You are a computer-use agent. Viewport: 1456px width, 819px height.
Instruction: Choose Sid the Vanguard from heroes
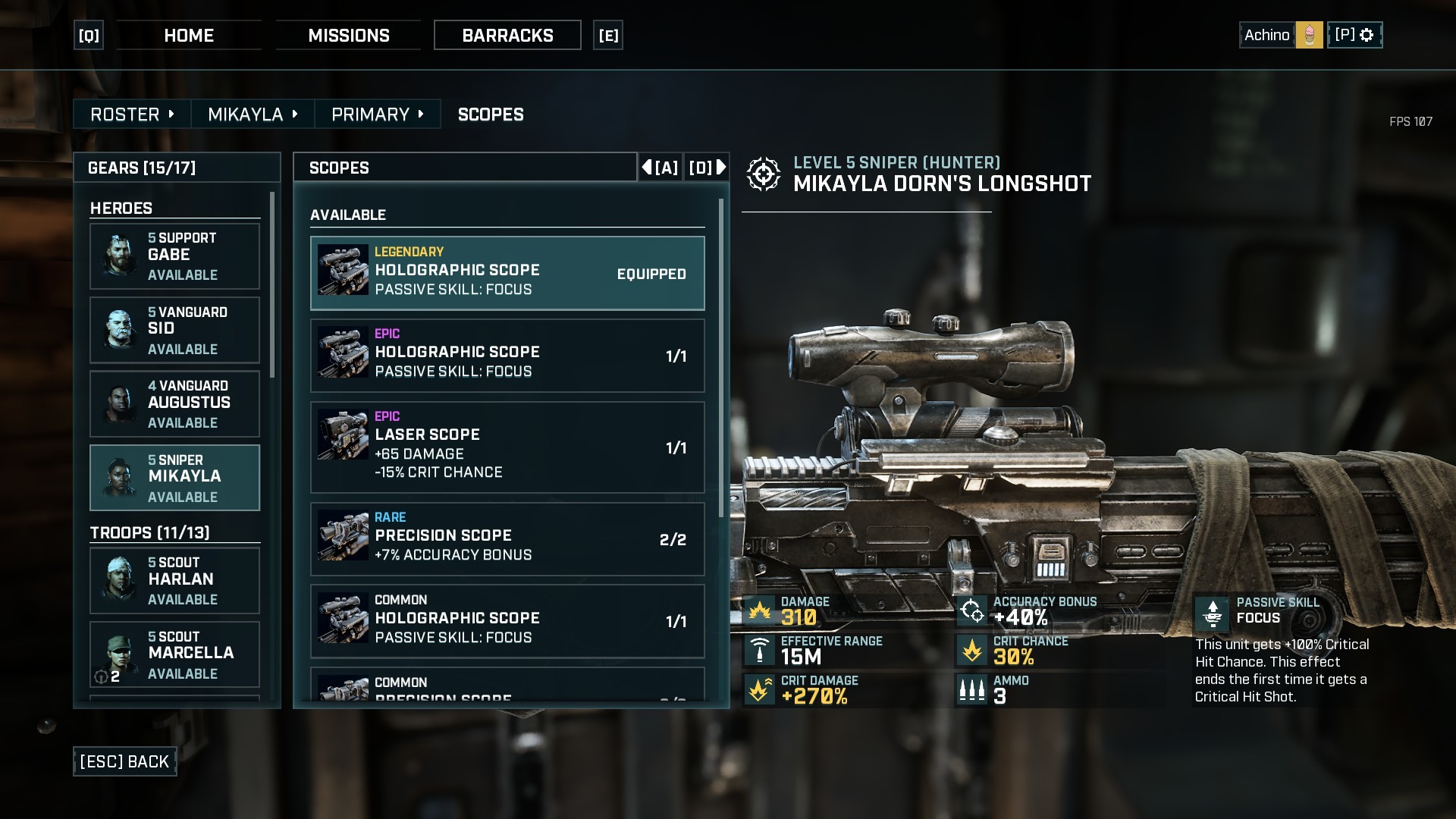tap(174, 331)
